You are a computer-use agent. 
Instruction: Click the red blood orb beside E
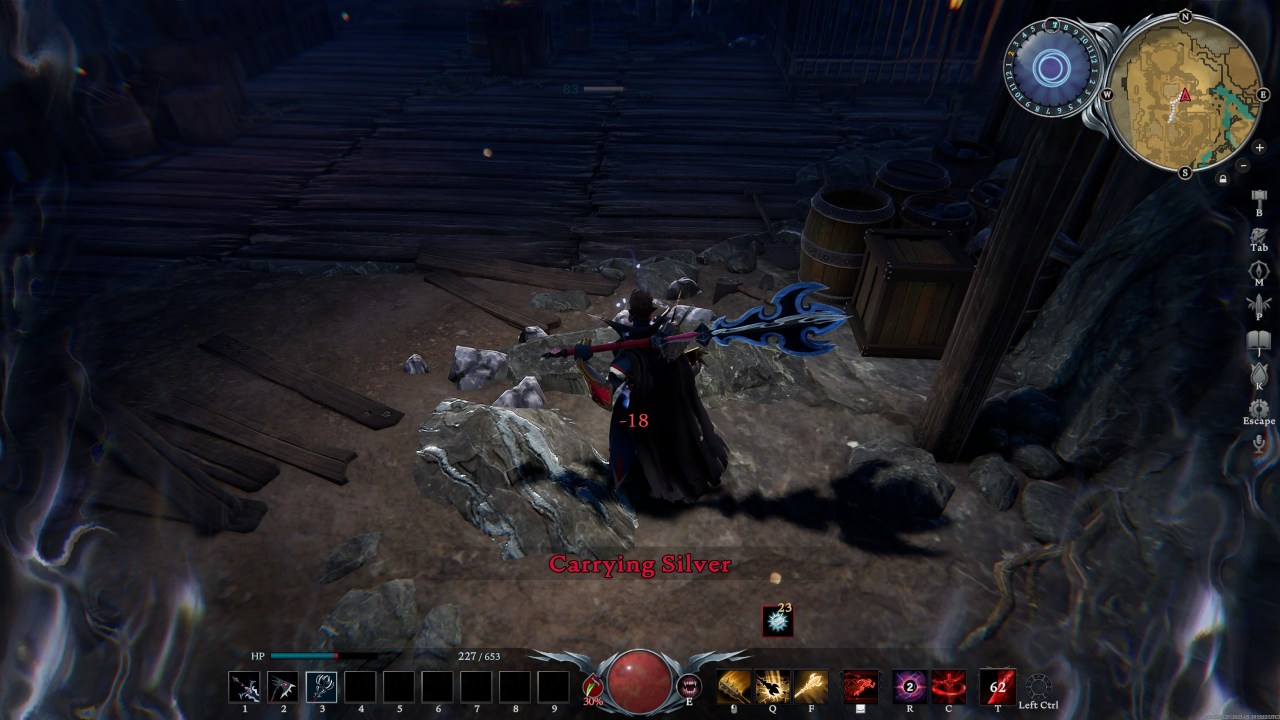(641, 683)
